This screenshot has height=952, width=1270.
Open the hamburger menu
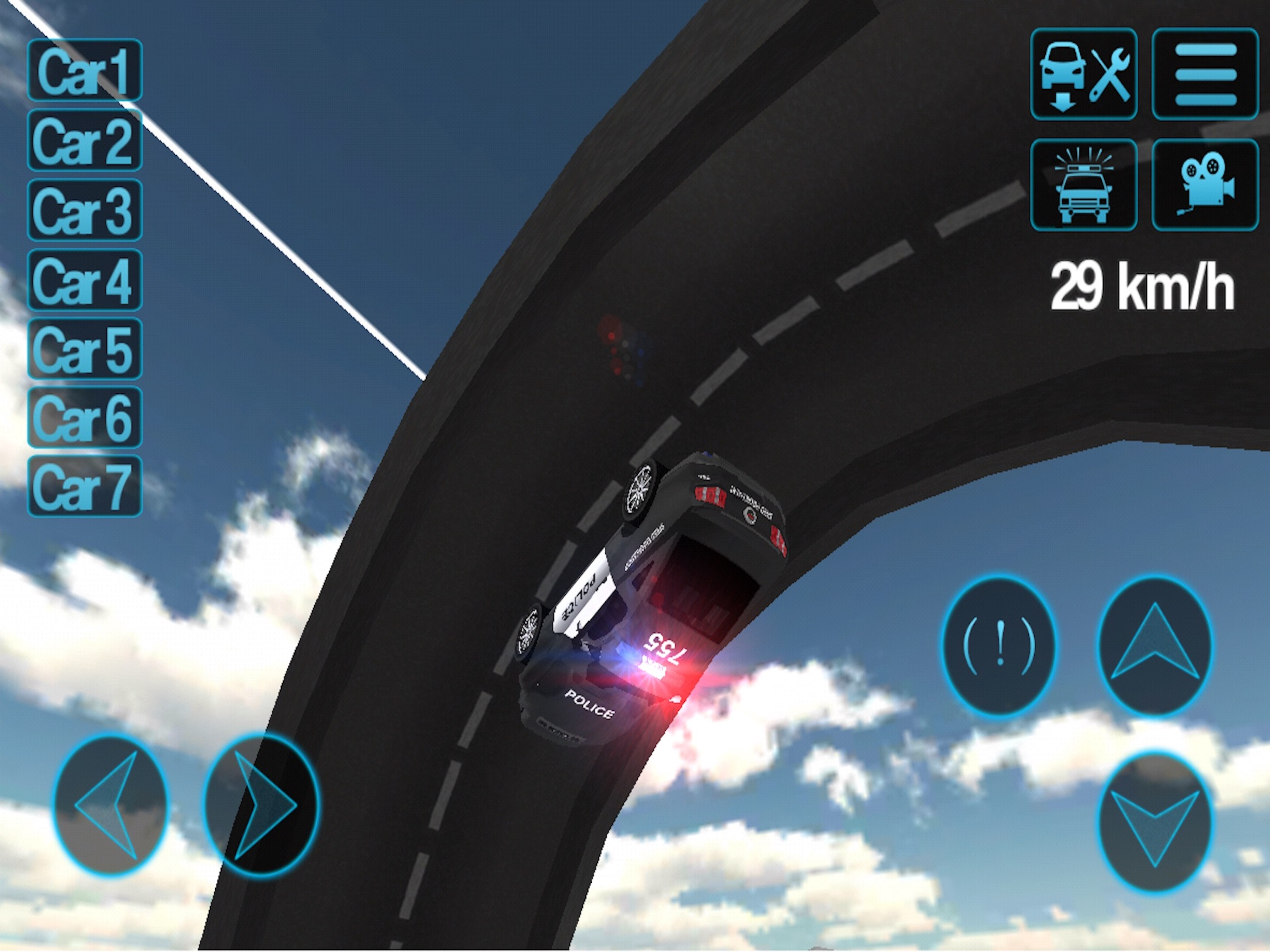(x=1205, y=74)
